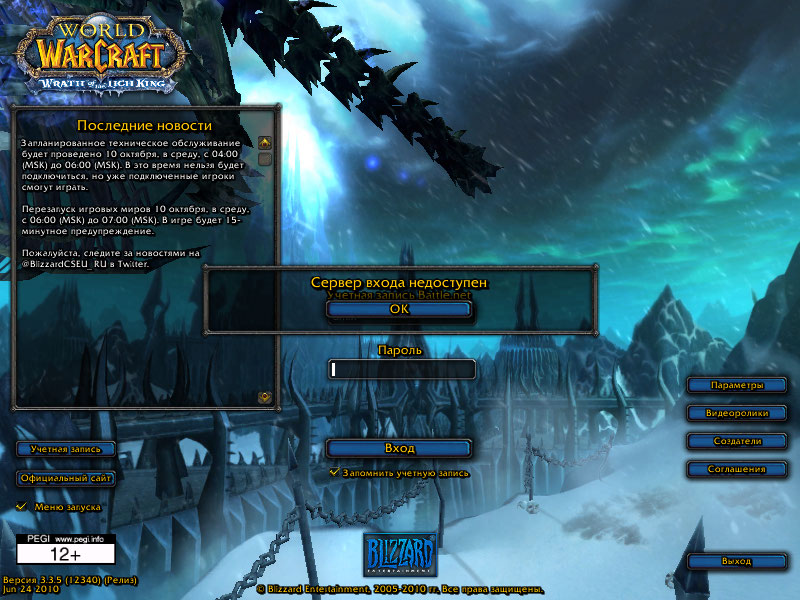Open the Учетная запись account button
The width and height of the screenshot is (800, 600).
(x=66, y=449)
